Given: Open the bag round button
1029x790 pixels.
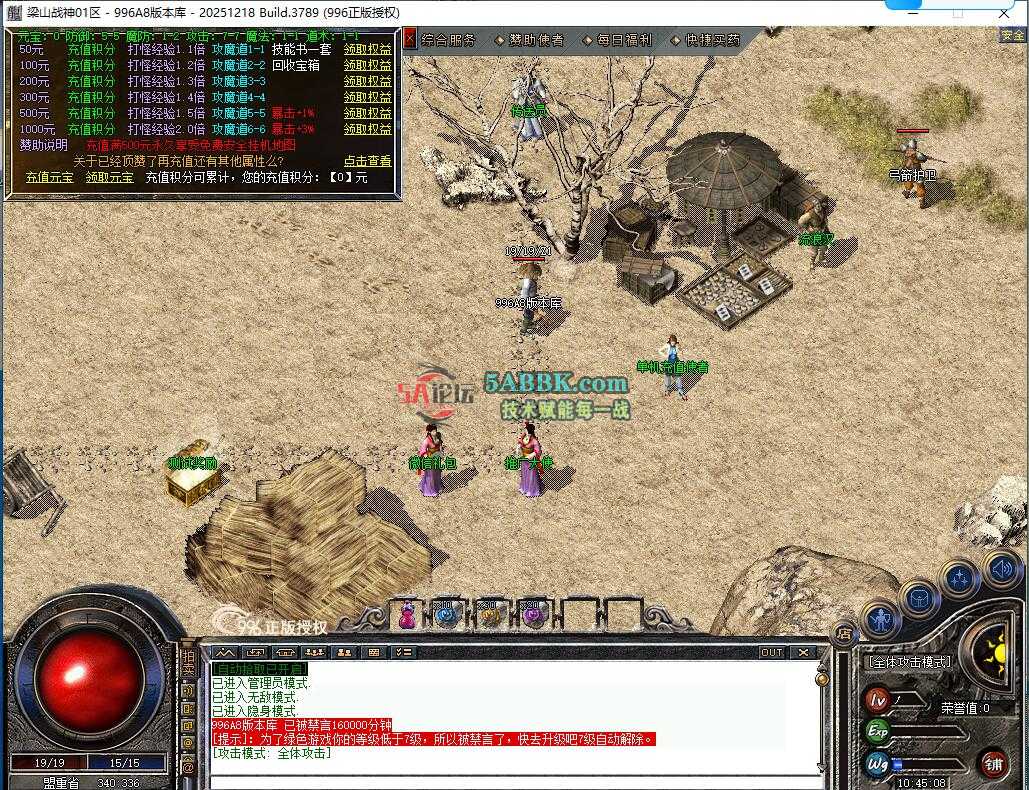Looking at the screenshot, I should pyautogui.click(x=919, y=599).
